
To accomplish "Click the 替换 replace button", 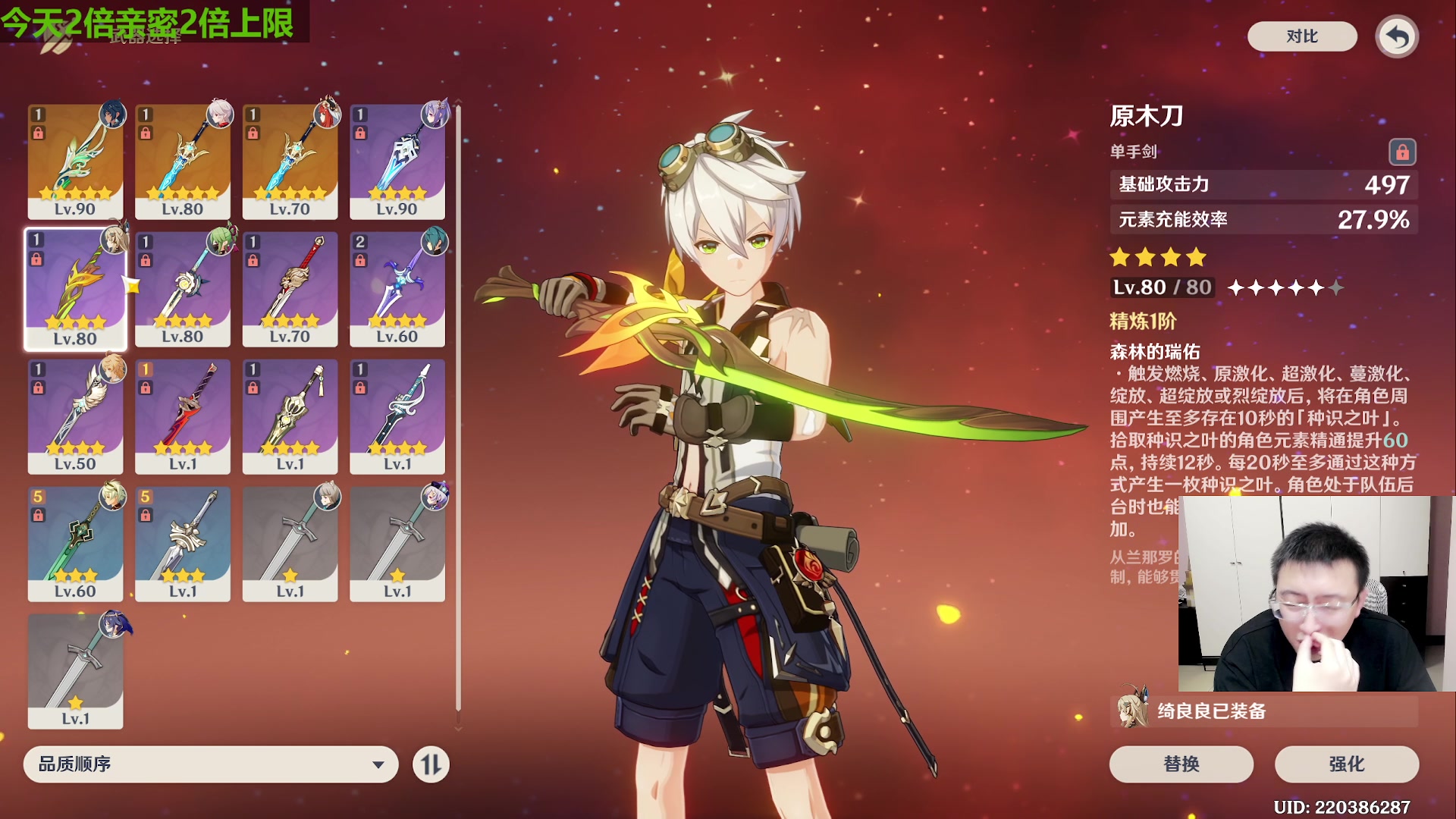I will coord(1181,764).
